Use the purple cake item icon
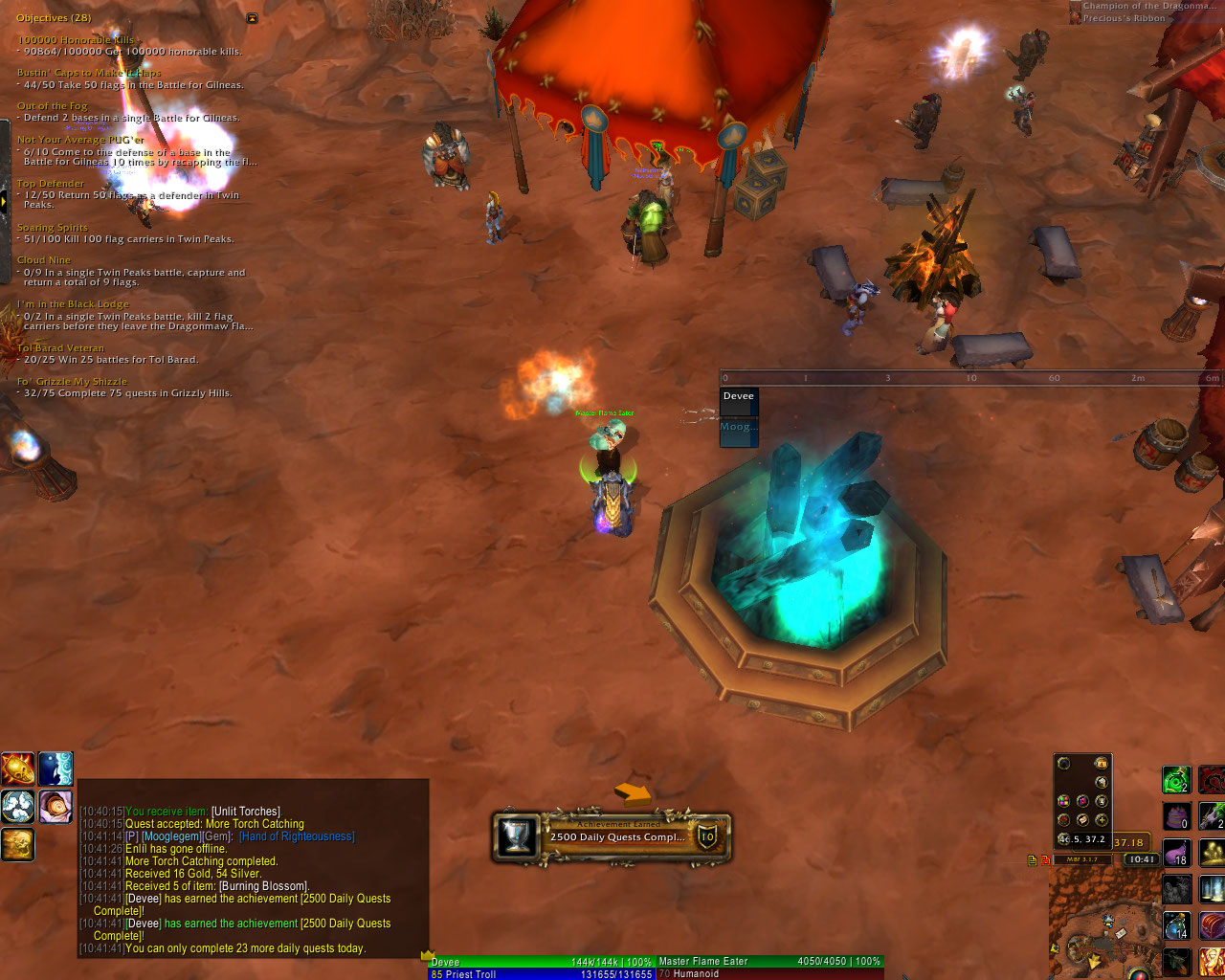This screenshot has height=980, width=1225. pyautogui.click(x=1176, y=818)
